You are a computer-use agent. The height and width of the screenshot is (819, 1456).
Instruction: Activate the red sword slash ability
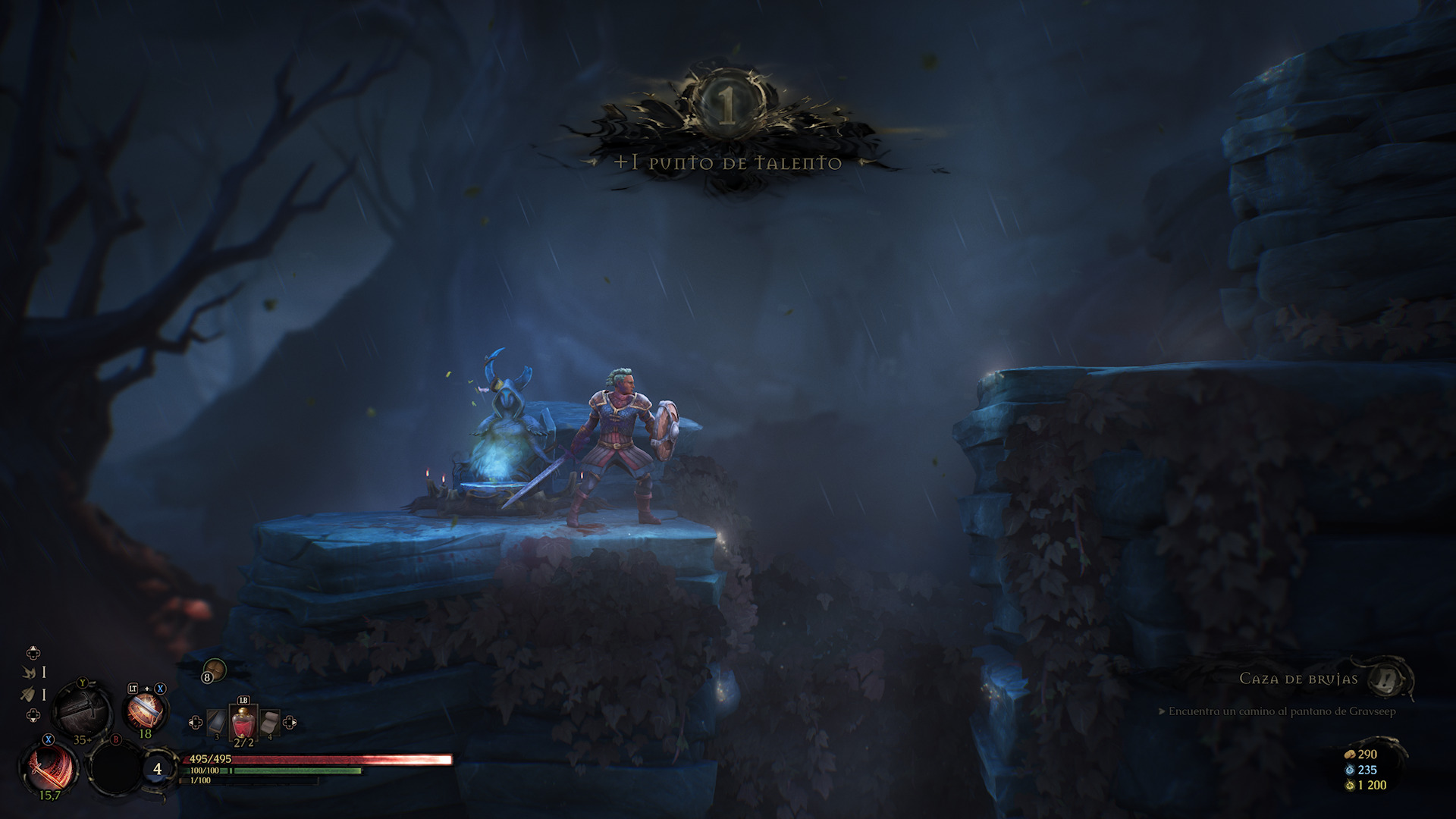pos(50,767)
